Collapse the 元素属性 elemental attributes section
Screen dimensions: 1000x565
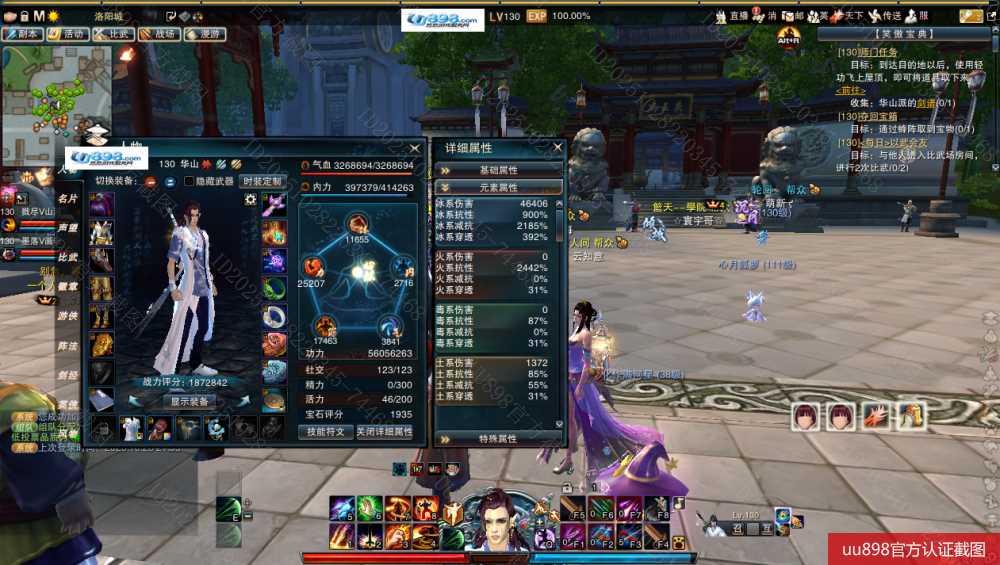pos(499,187)
